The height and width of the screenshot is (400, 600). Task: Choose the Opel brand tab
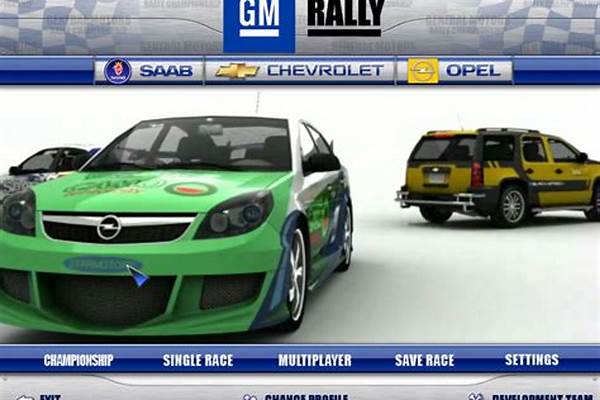pyautogui.click(x=460, y=71)
